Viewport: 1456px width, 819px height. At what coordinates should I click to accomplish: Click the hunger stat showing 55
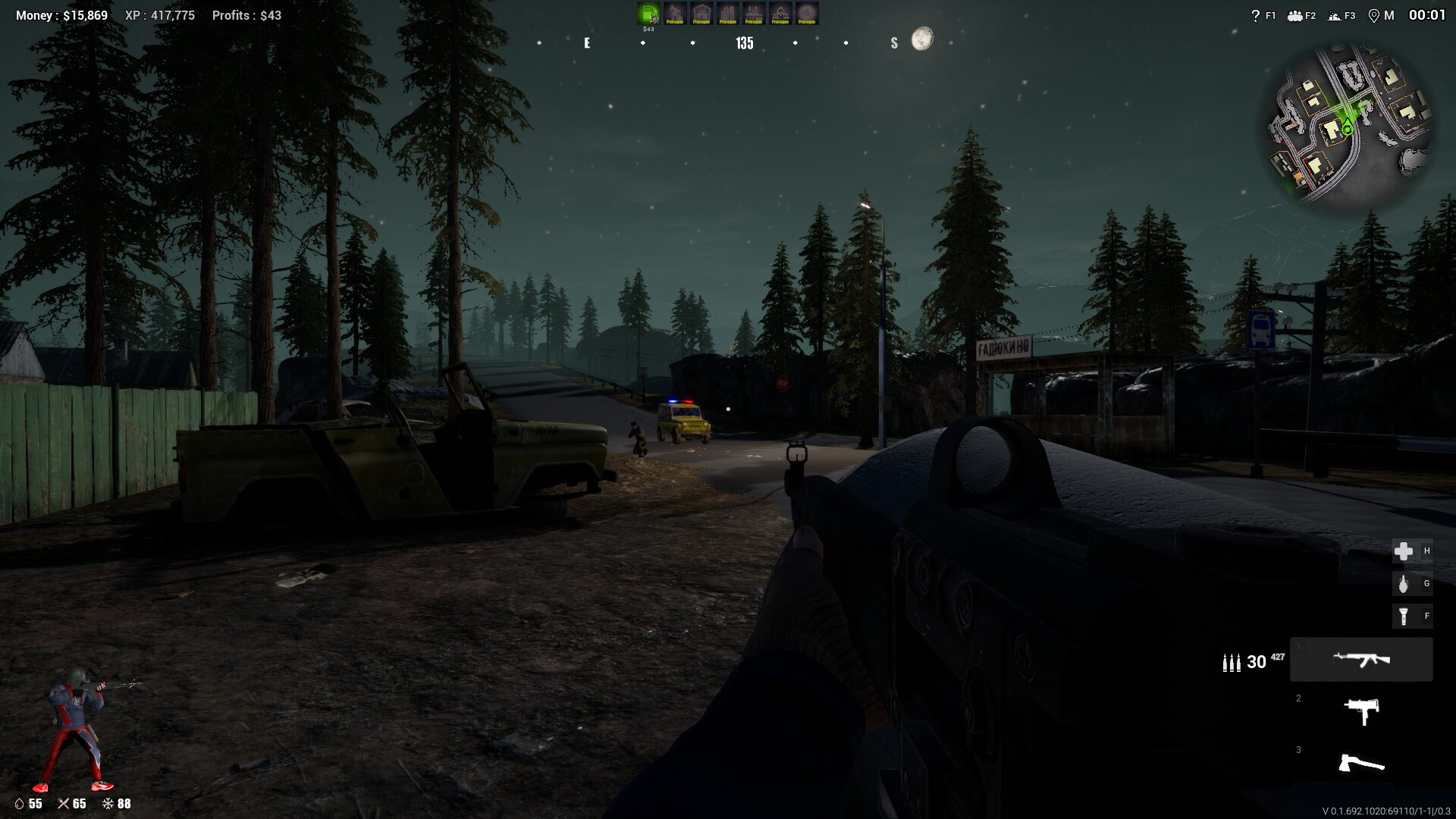tap(30, 802)
